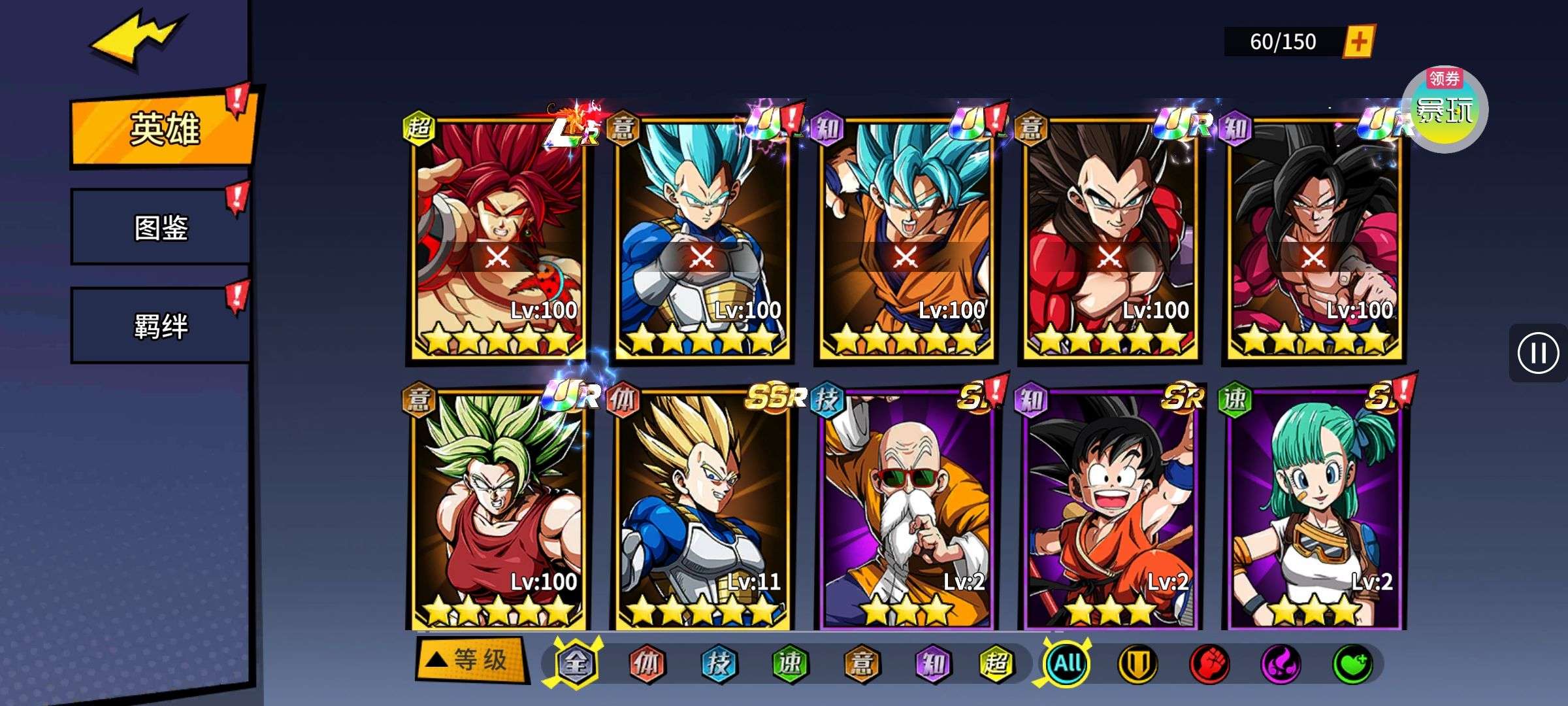1568x706 pixels.
Task: Filter by the green heart support role
Action: [1352, 664]
